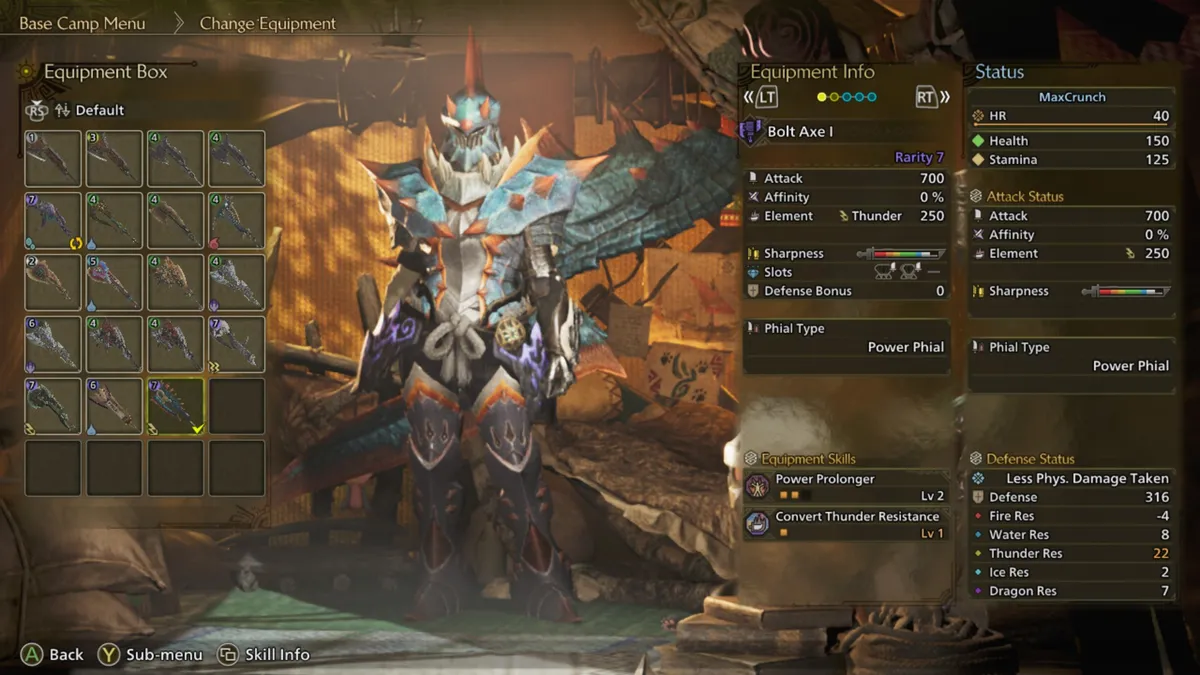
Task: Pick the rarity 2 charge blade slot
Action: click(53, 283)
